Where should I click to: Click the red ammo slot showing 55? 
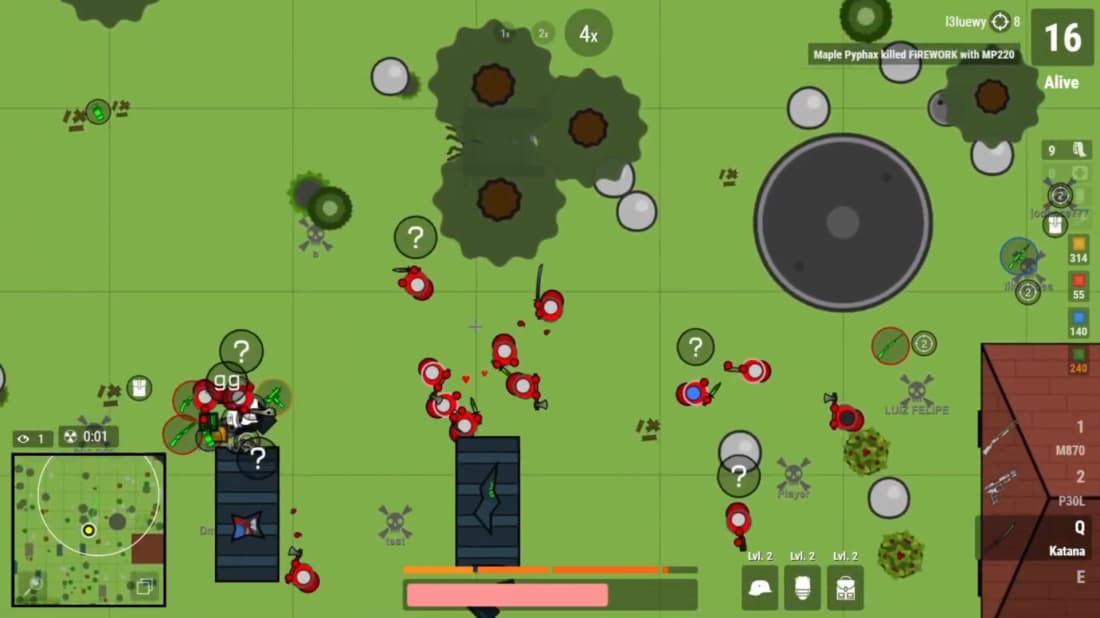[1078, 286]
